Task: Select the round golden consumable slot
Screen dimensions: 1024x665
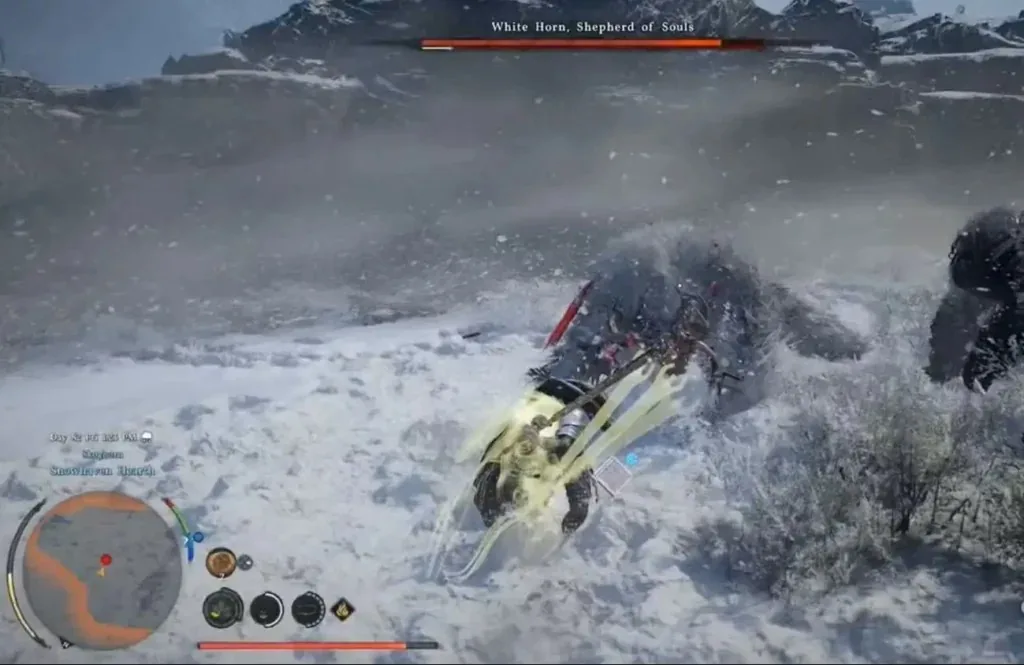Action: 220,562
